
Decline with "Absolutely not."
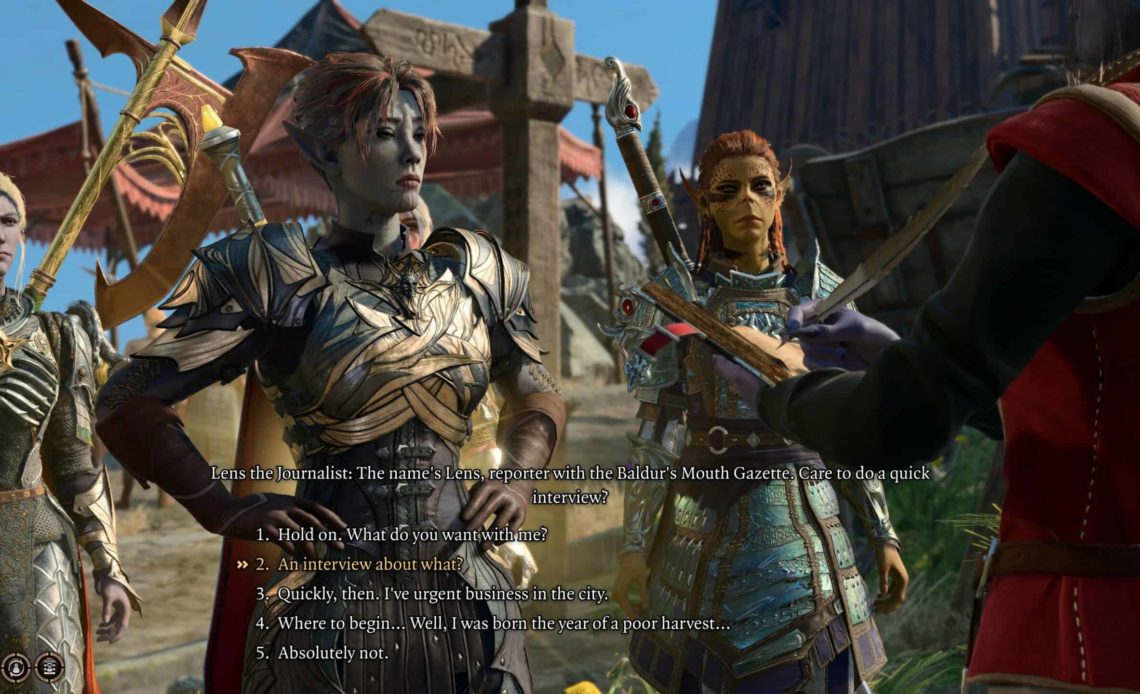tap(332, 653)
